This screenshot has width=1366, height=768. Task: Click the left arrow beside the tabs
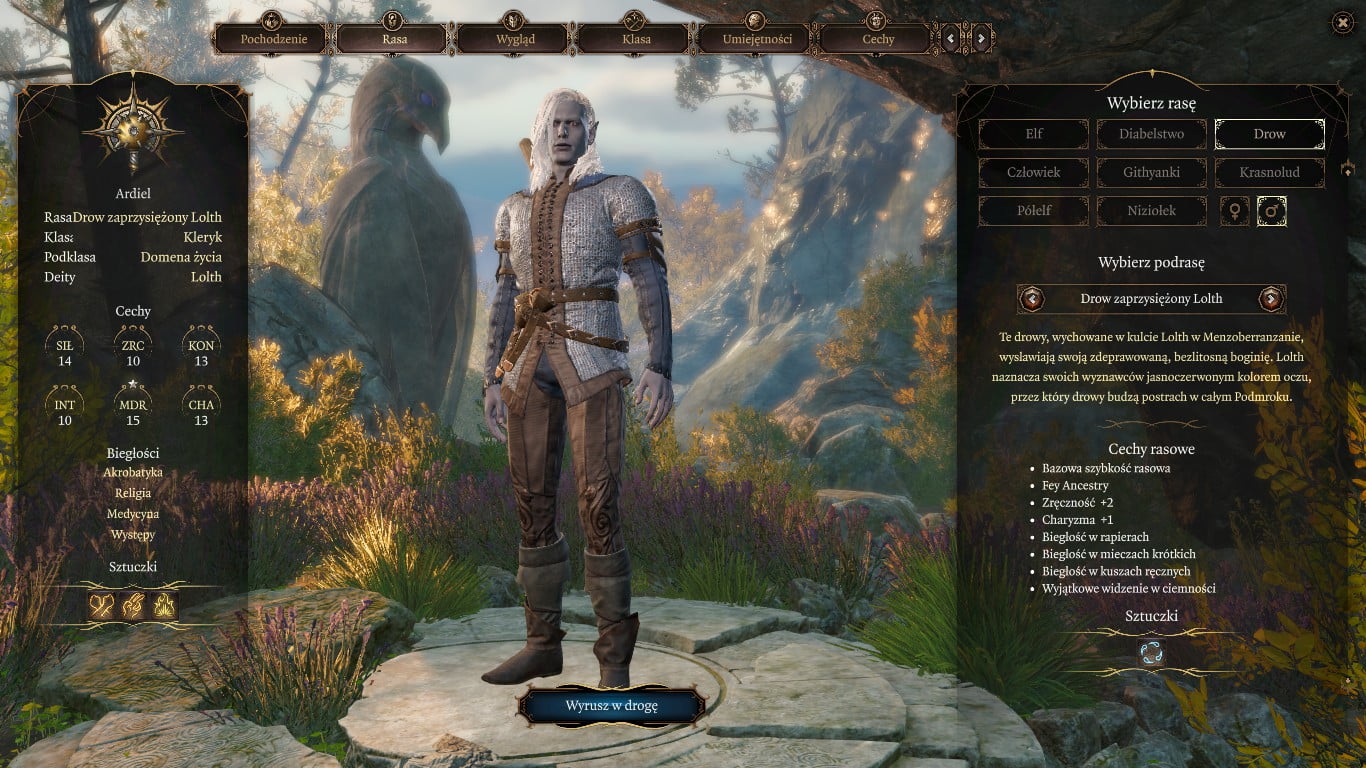point(951,39)
